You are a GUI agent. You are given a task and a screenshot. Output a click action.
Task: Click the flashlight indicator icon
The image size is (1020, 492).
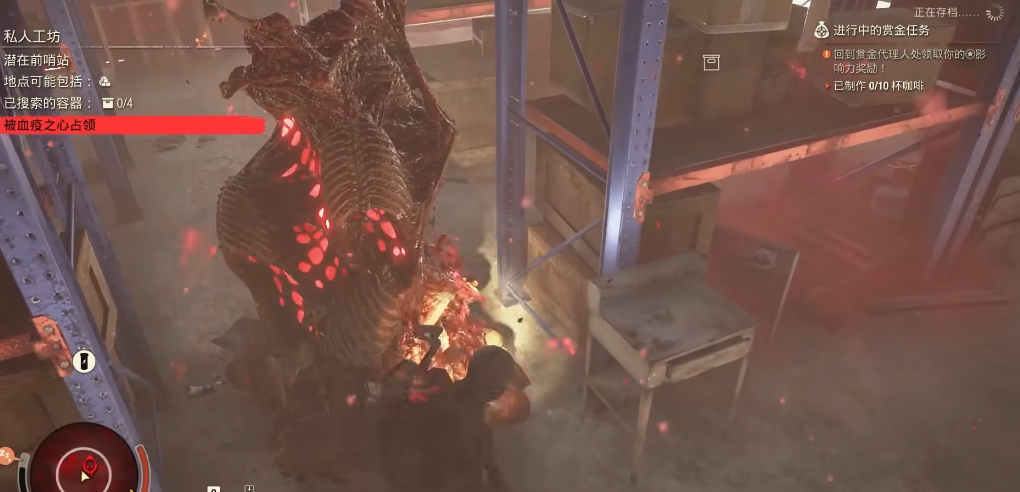click(84, 360)
